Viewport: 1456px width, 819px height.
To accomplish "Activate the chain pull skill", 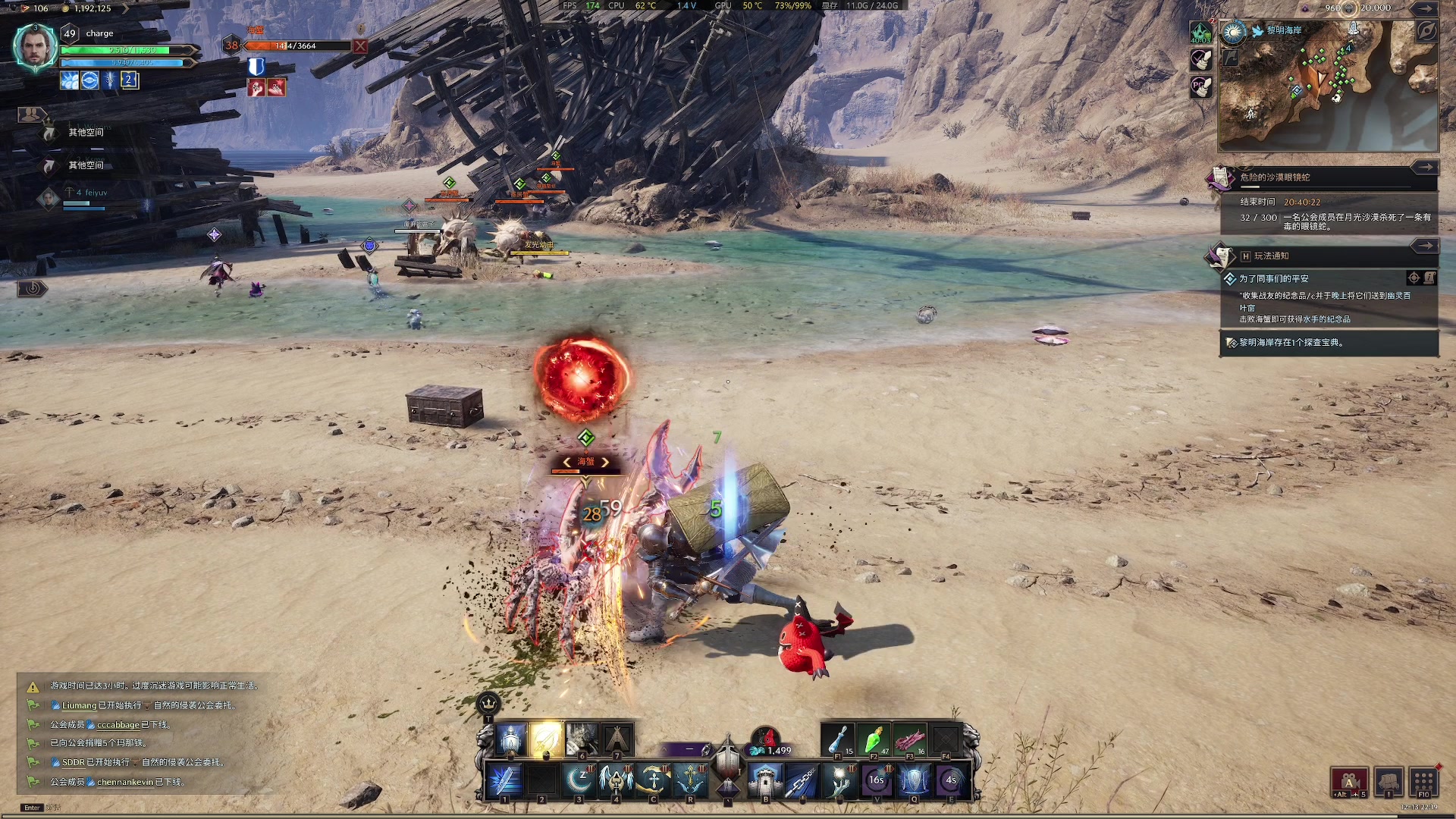I will tap(802, 780).
